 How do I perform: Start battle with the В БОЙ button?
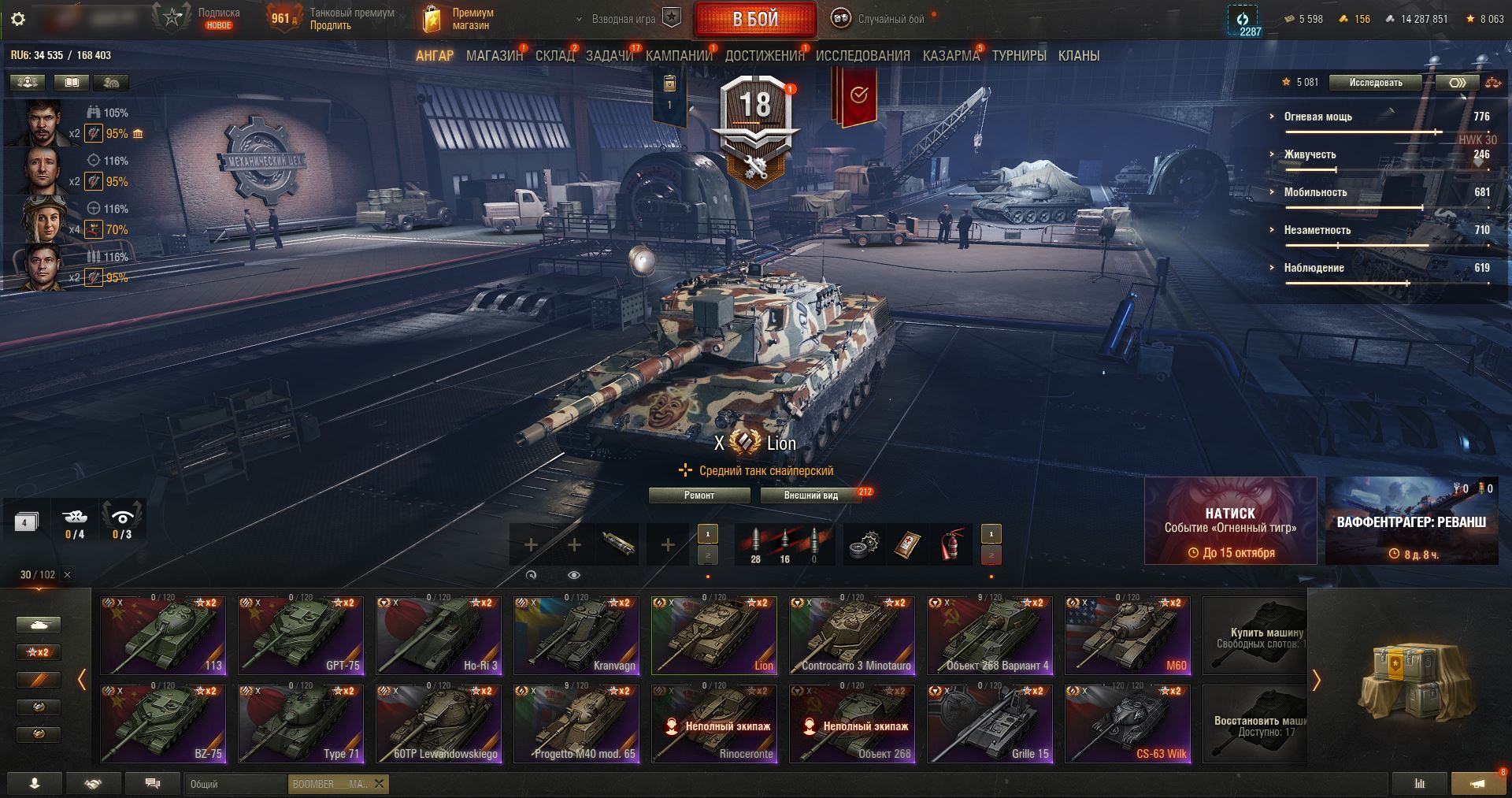[x=755, y=20]
